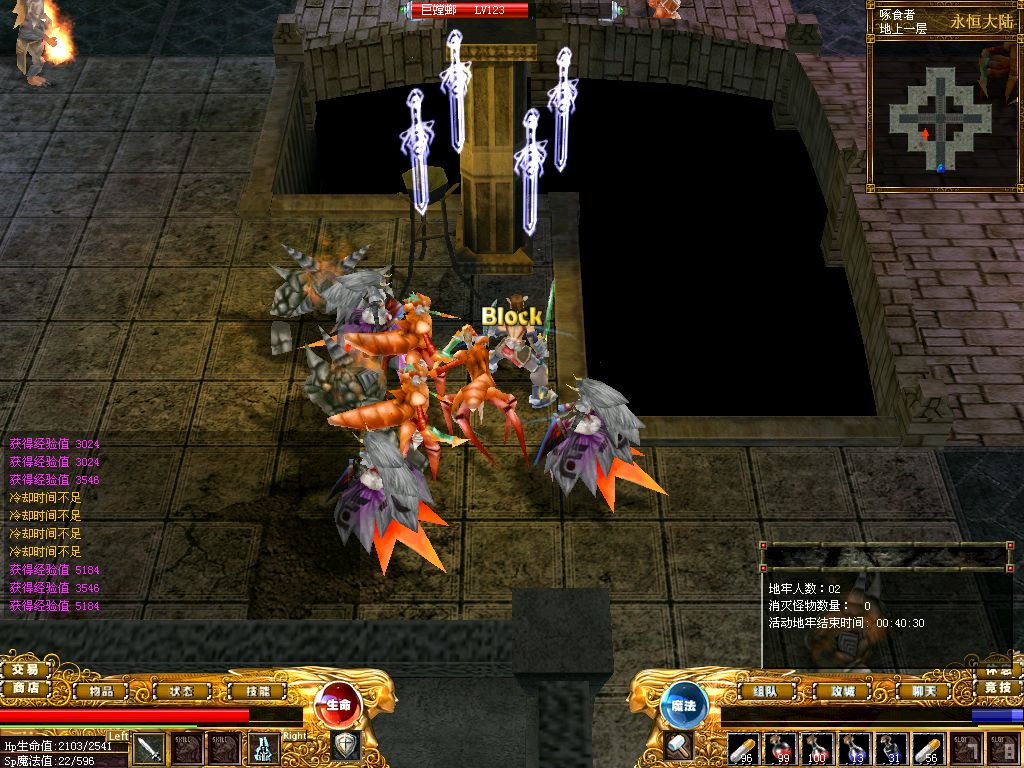Use the red potion with 99 count
The width and height of the screenshot is (1024, 768).
(780, 748)
